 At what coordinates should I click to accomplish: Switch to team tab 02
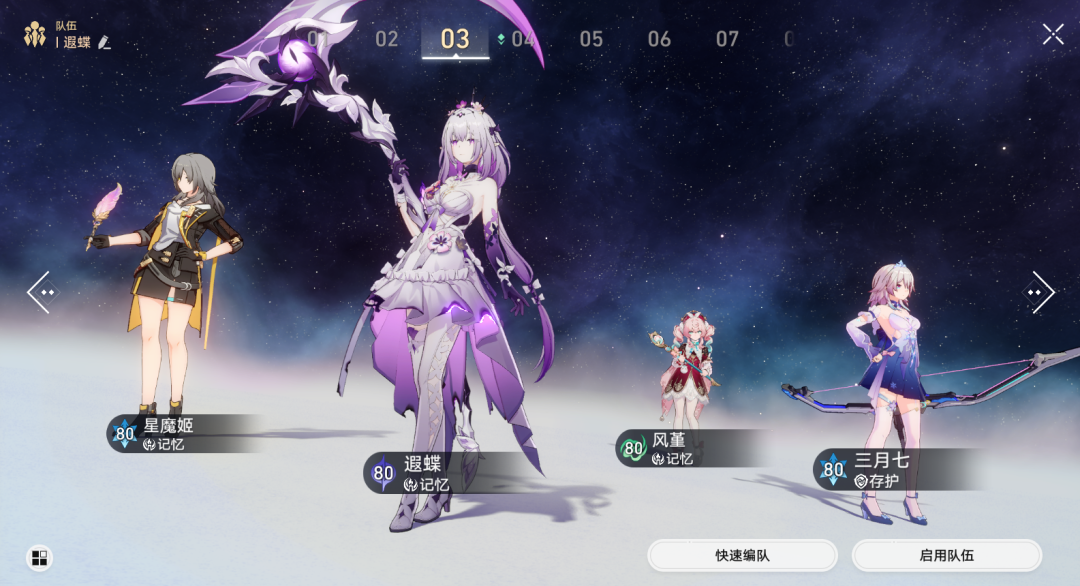tap(387, 39)
